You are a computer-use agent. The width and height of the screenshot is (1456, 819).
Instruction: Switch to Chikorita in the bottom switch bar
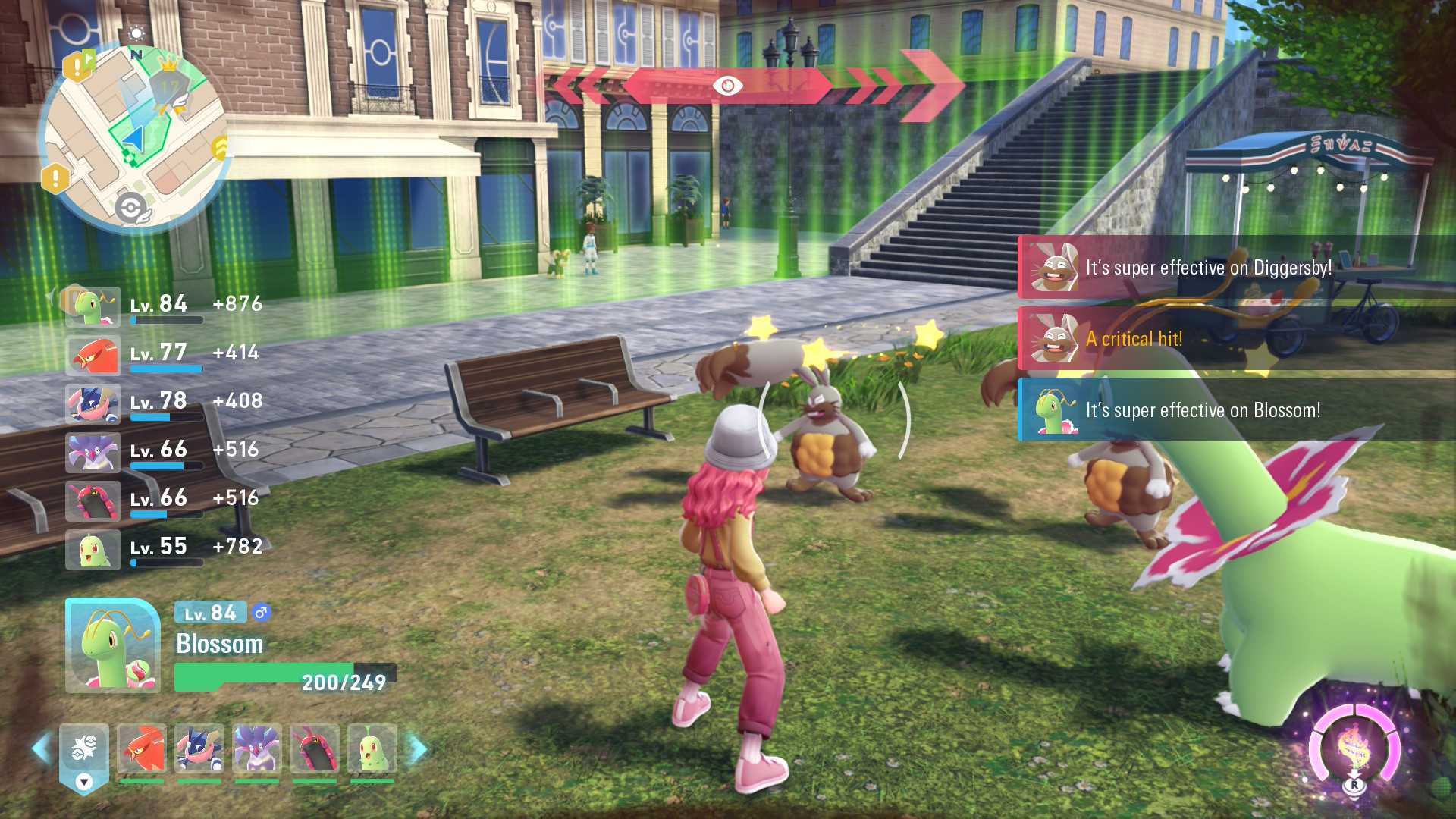click(x=372, y=749)
